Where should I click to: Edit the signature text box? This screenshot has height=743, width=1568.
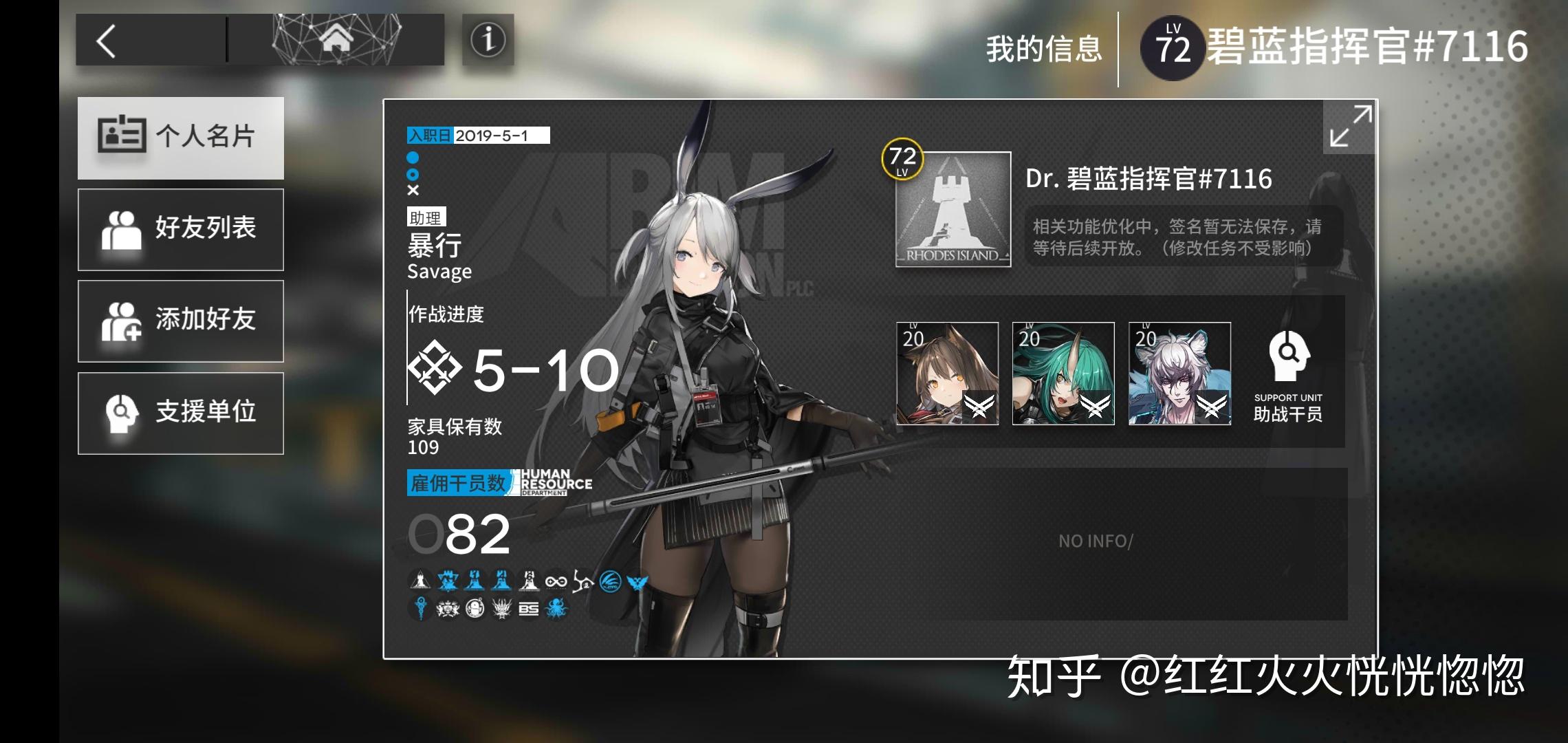[x=1183, y=237]
